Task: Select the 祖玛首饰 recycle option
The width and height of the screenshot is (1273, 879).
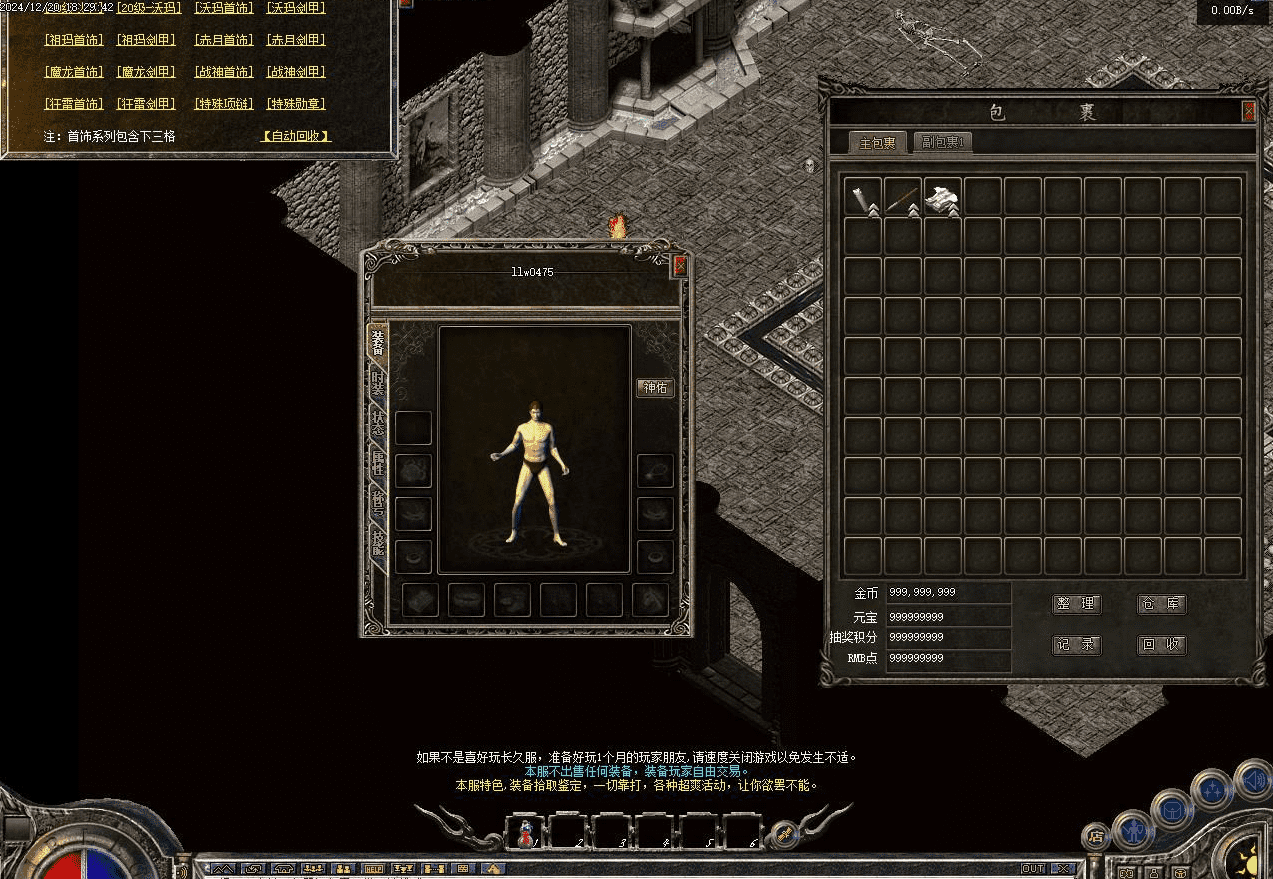Action: pyautogui.click(x=74, y=40)
